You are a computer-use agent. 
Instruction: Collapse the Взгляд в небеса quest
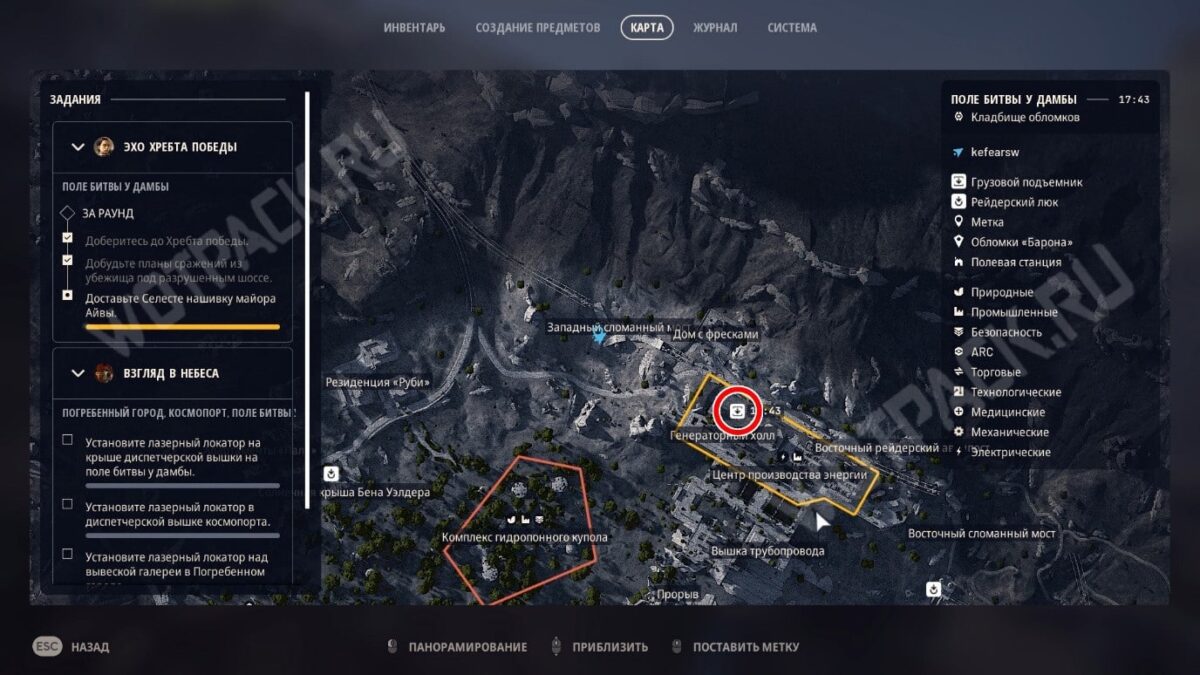tap(79, 374)
